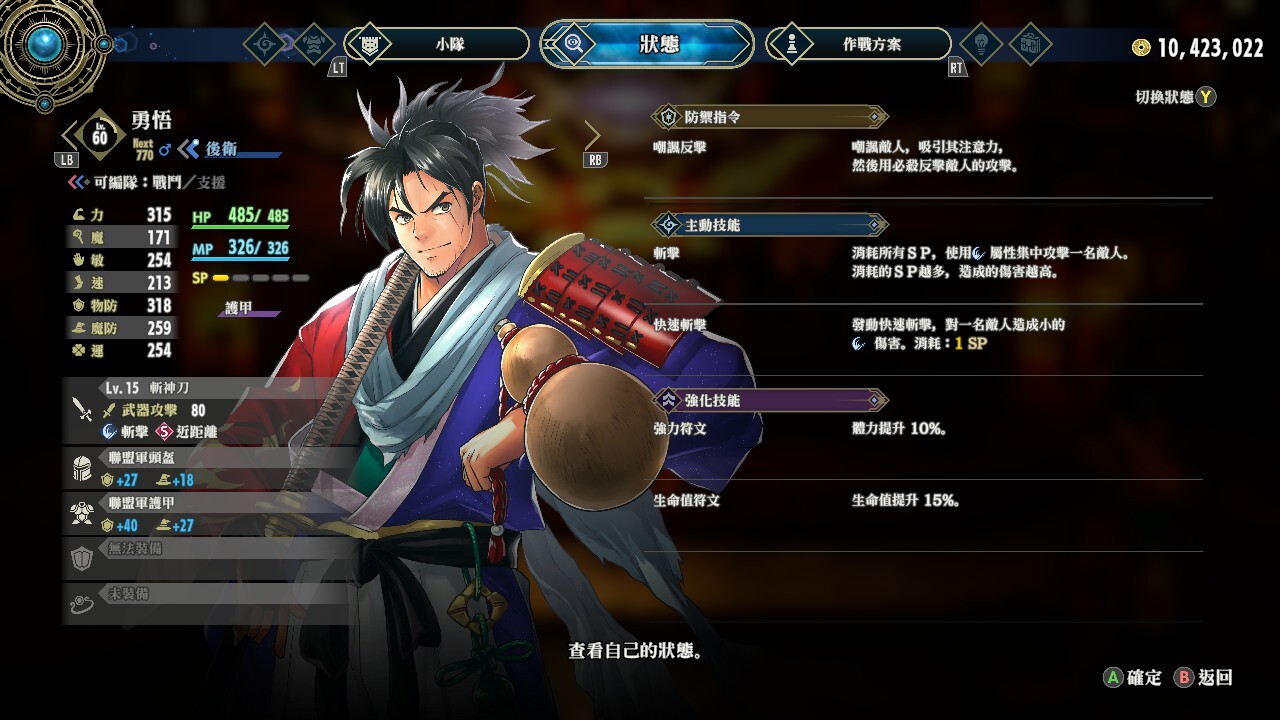Select the 斬擊 active skill
The image size is (1280, 720).
click(930, 263)
